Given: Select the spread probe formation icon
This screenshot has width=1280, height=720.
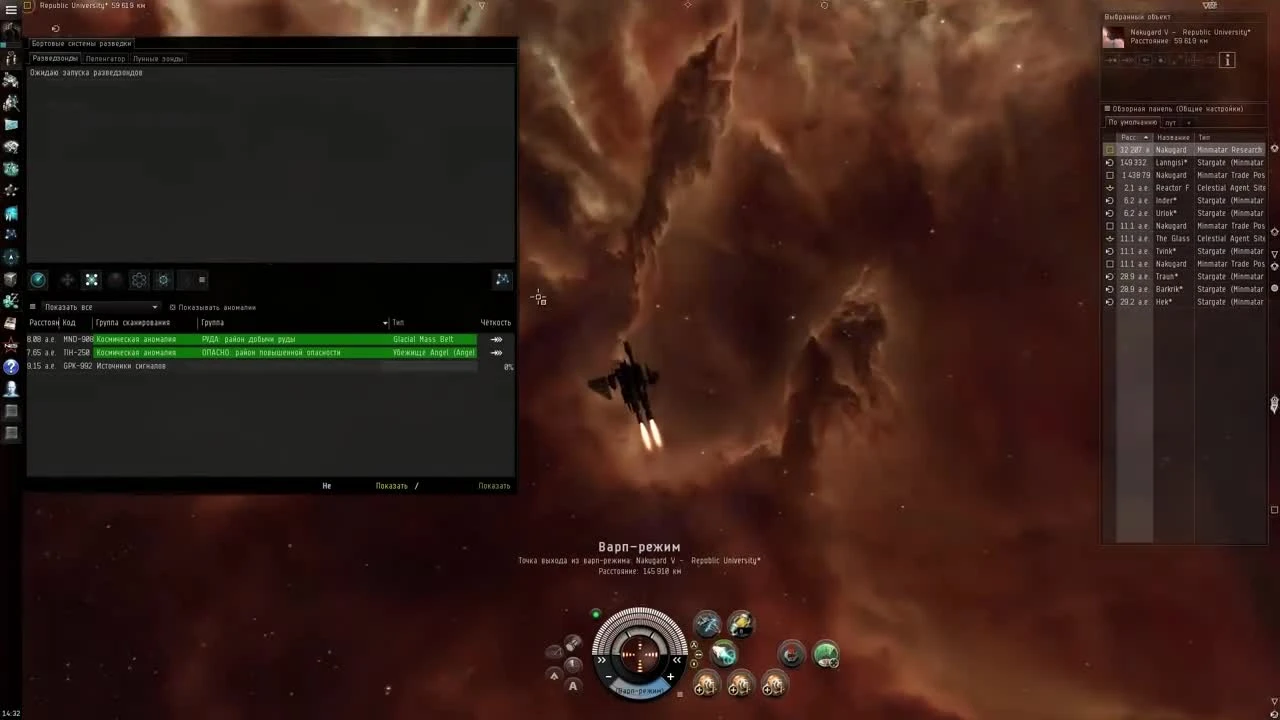Looking at the screenshot, I should point(91,279).
